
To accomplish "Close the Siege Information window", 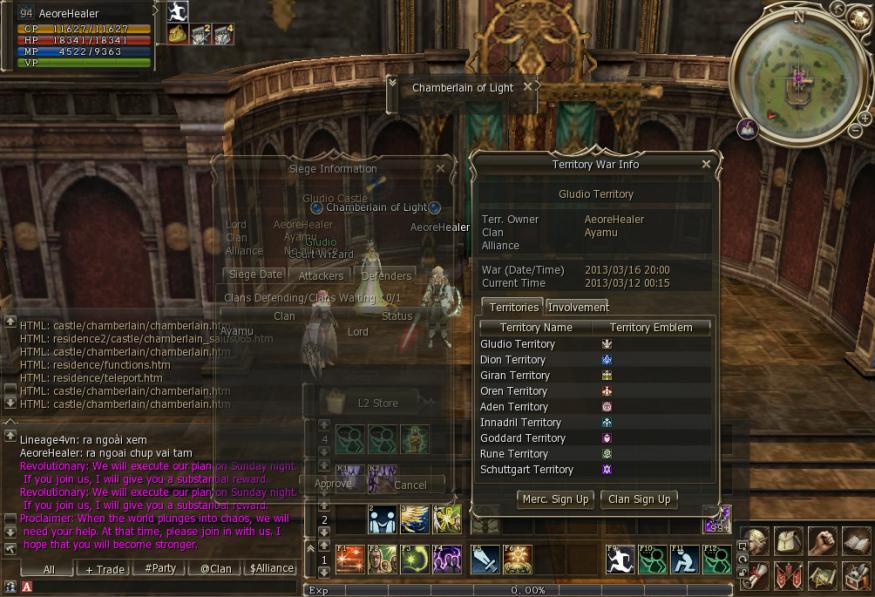I will click(441, 169).
